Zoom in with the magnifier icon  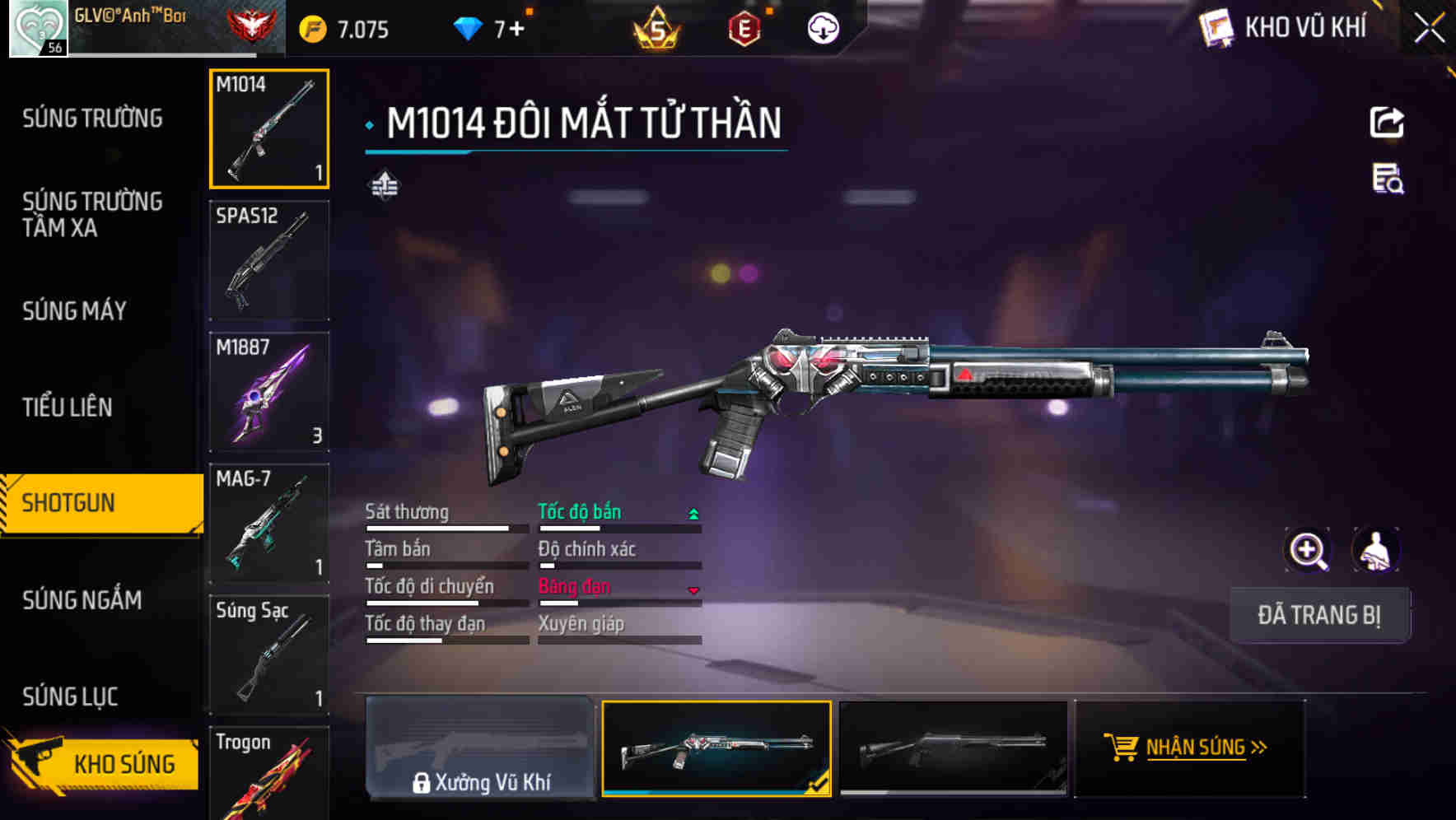[x=1308, y=550]
